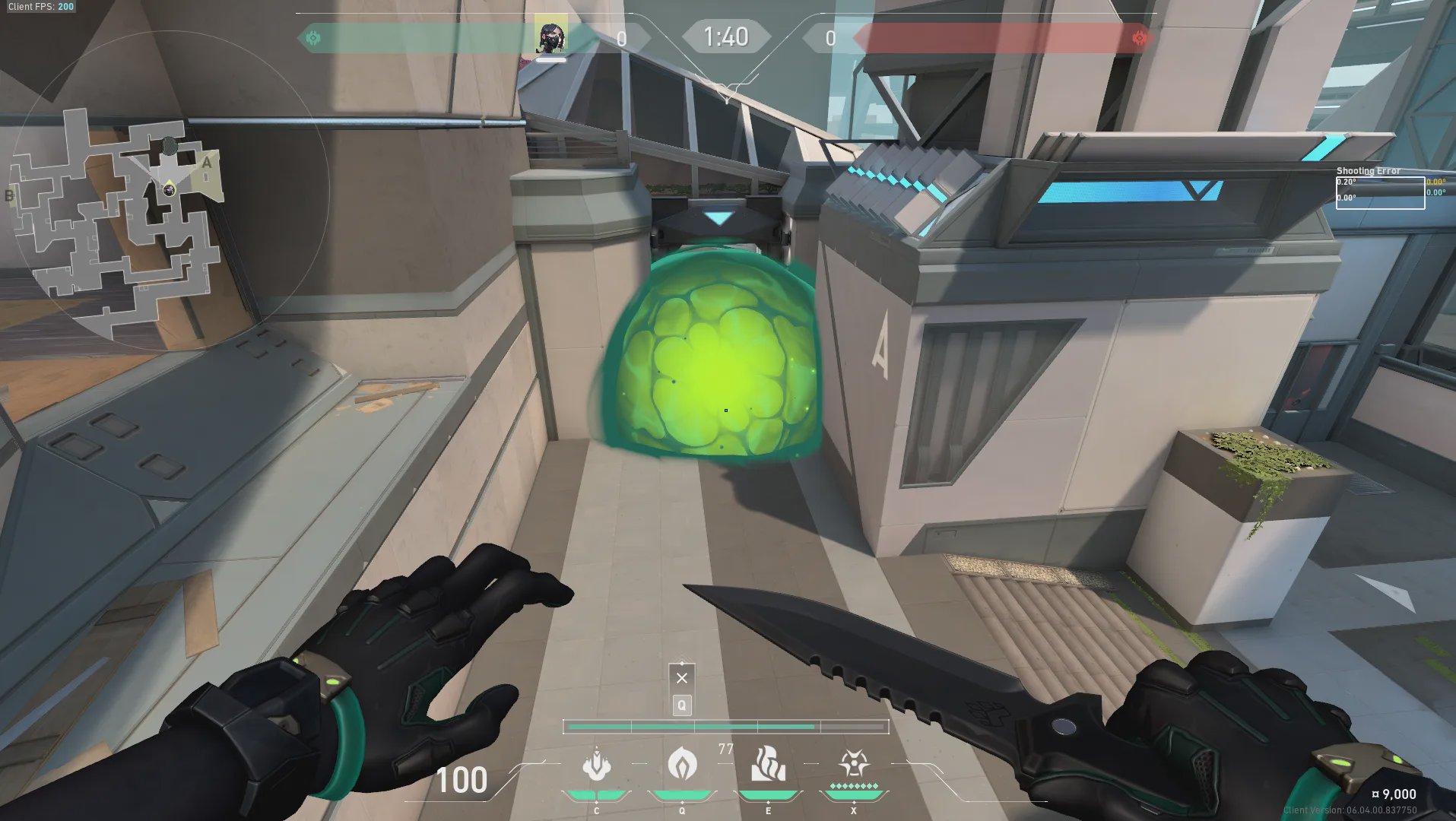Image resolution: width=1456 pixels, height=821 pixels.
Task: Click the red enemy team emblem
Action: coord(1139,38)
